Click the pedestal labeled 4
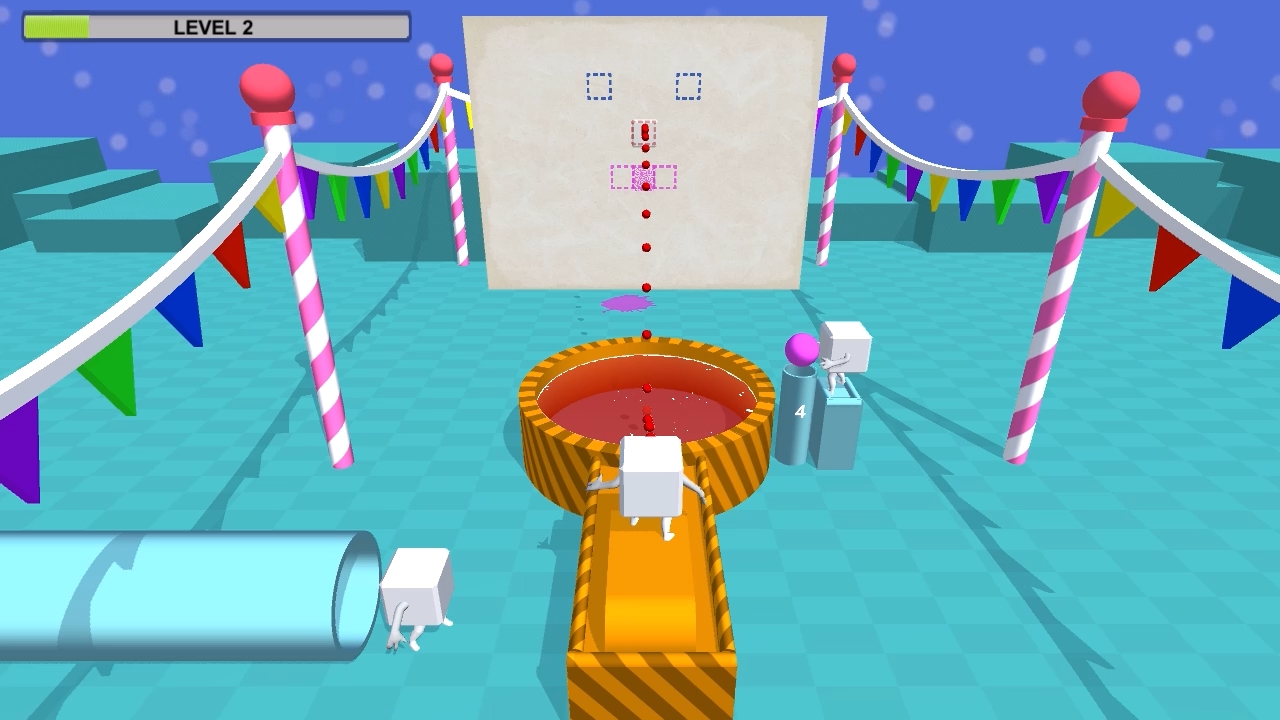Screen dimensions: 1280x720 tap(801, 415)
